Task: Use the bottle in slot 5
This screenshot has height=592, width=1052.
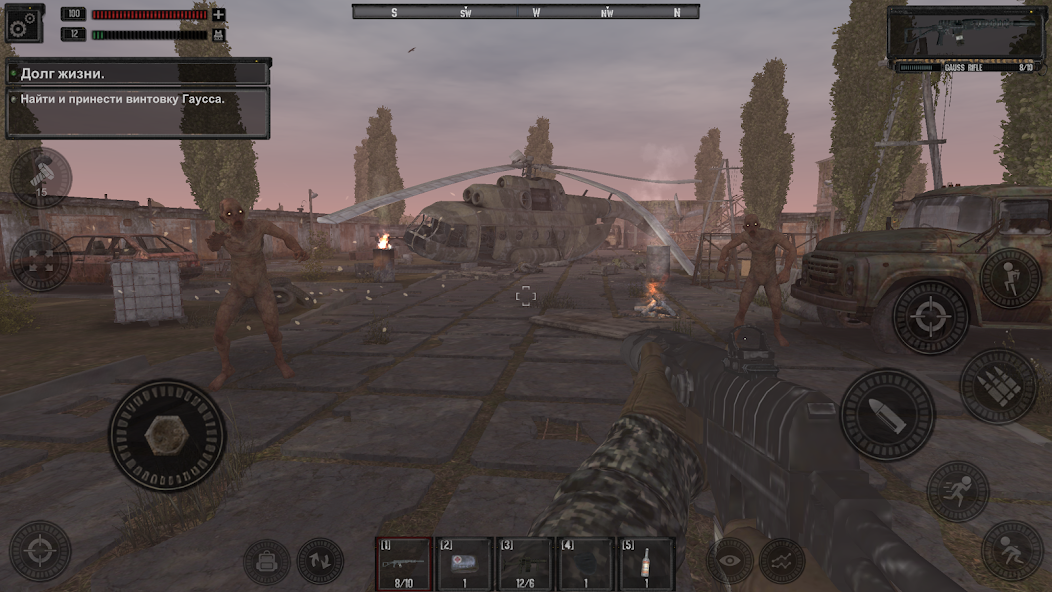Action: coord(646,564)
